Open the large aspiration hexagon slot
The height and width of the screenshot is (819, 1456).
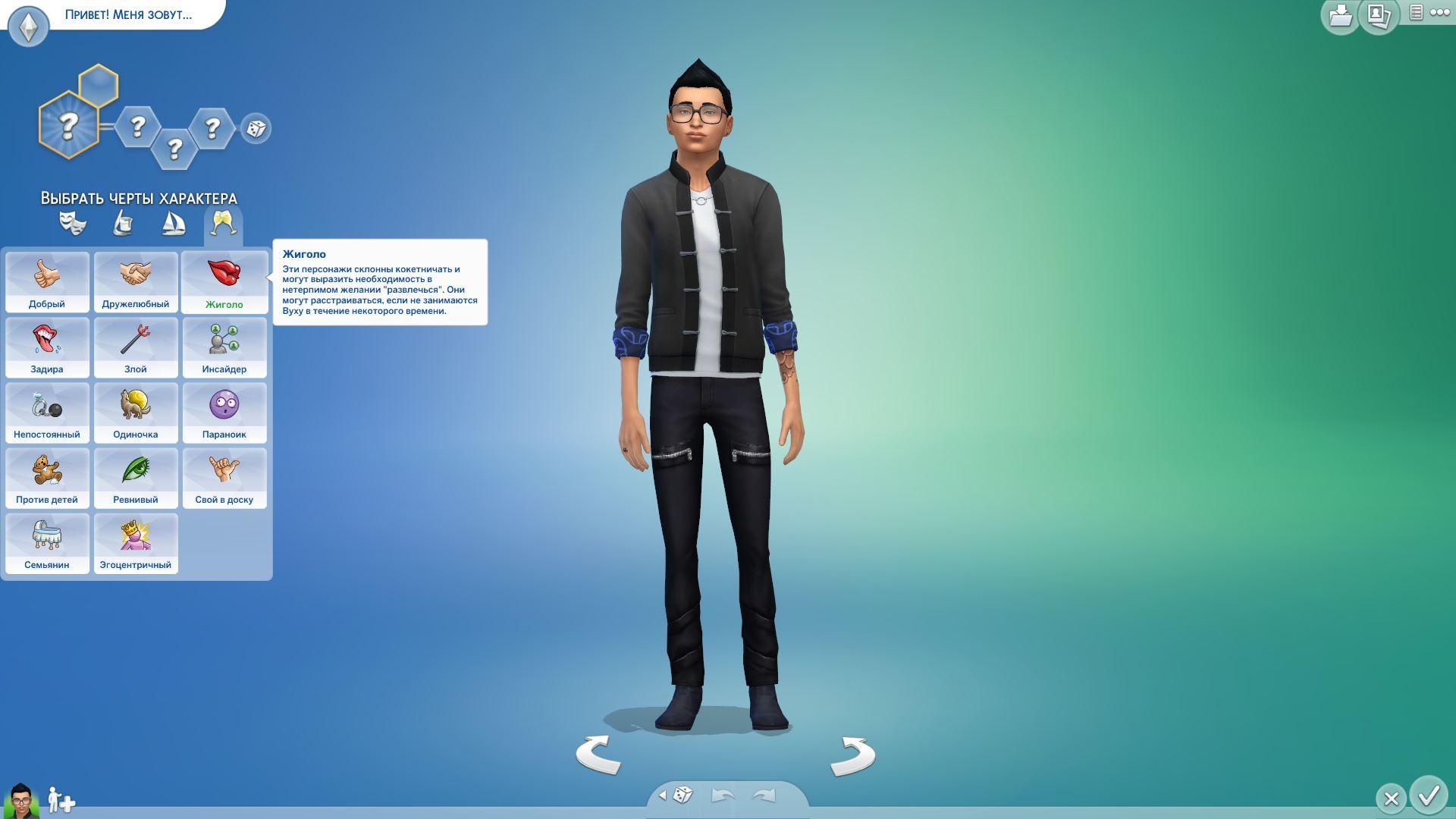[68, 125]
